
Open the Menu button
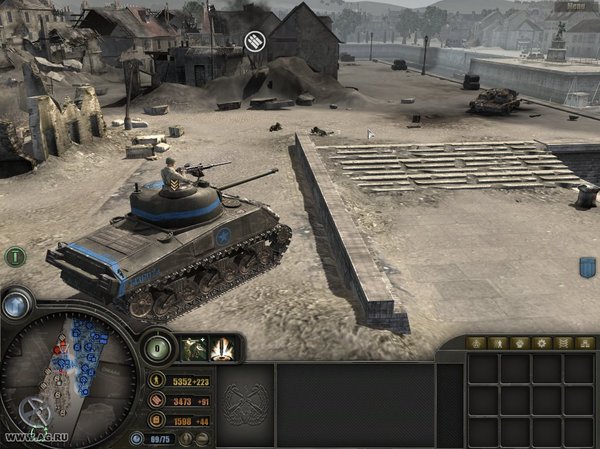(577, 6)
